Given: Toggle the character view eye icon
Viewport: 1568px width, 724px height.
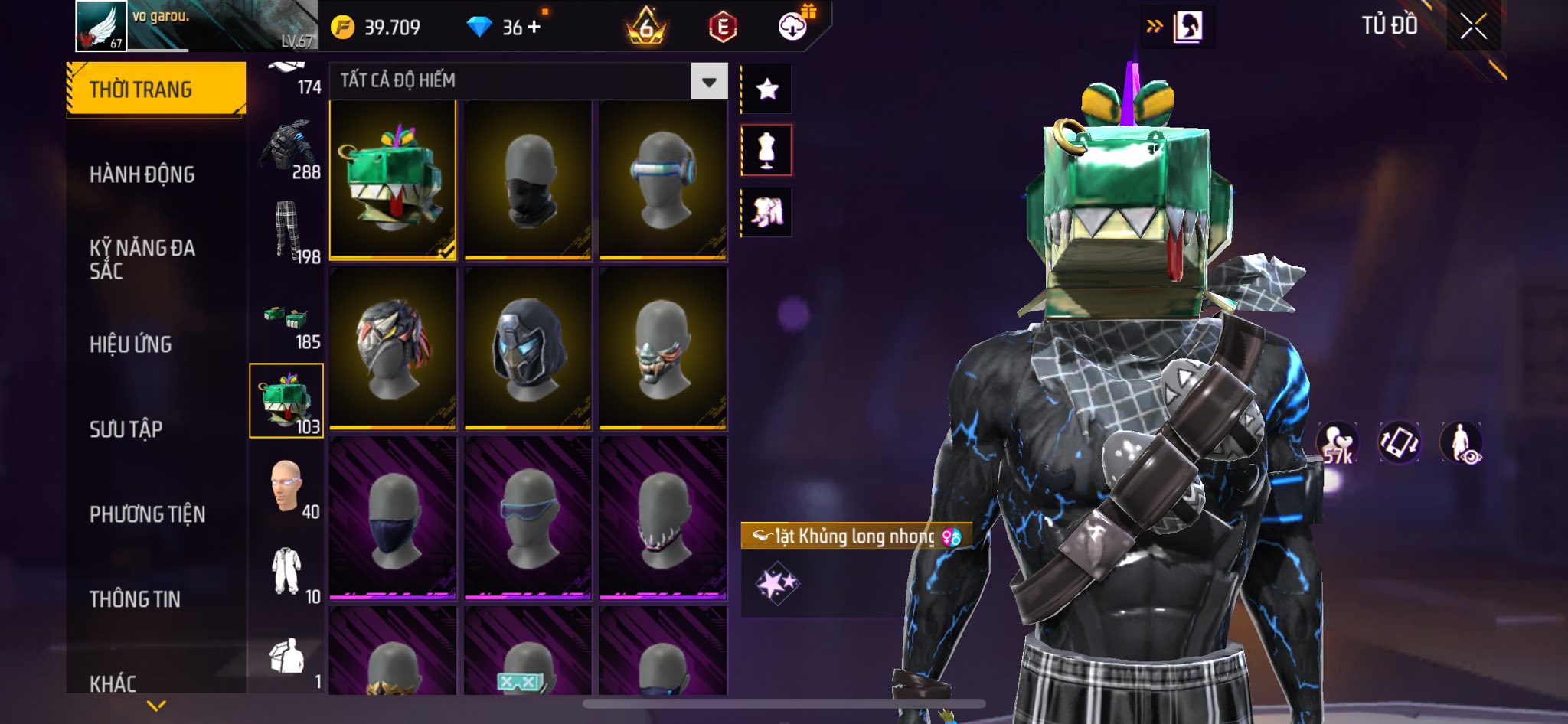Looking at the screenshot, I should [1461, 442].
